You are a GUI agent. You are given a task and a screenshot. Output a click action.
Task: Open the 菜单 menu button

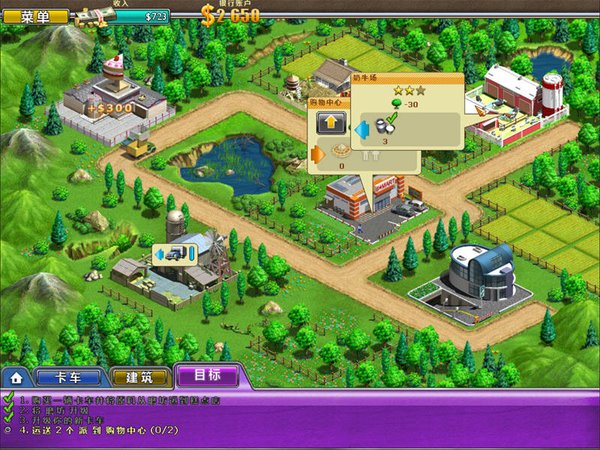36,15
